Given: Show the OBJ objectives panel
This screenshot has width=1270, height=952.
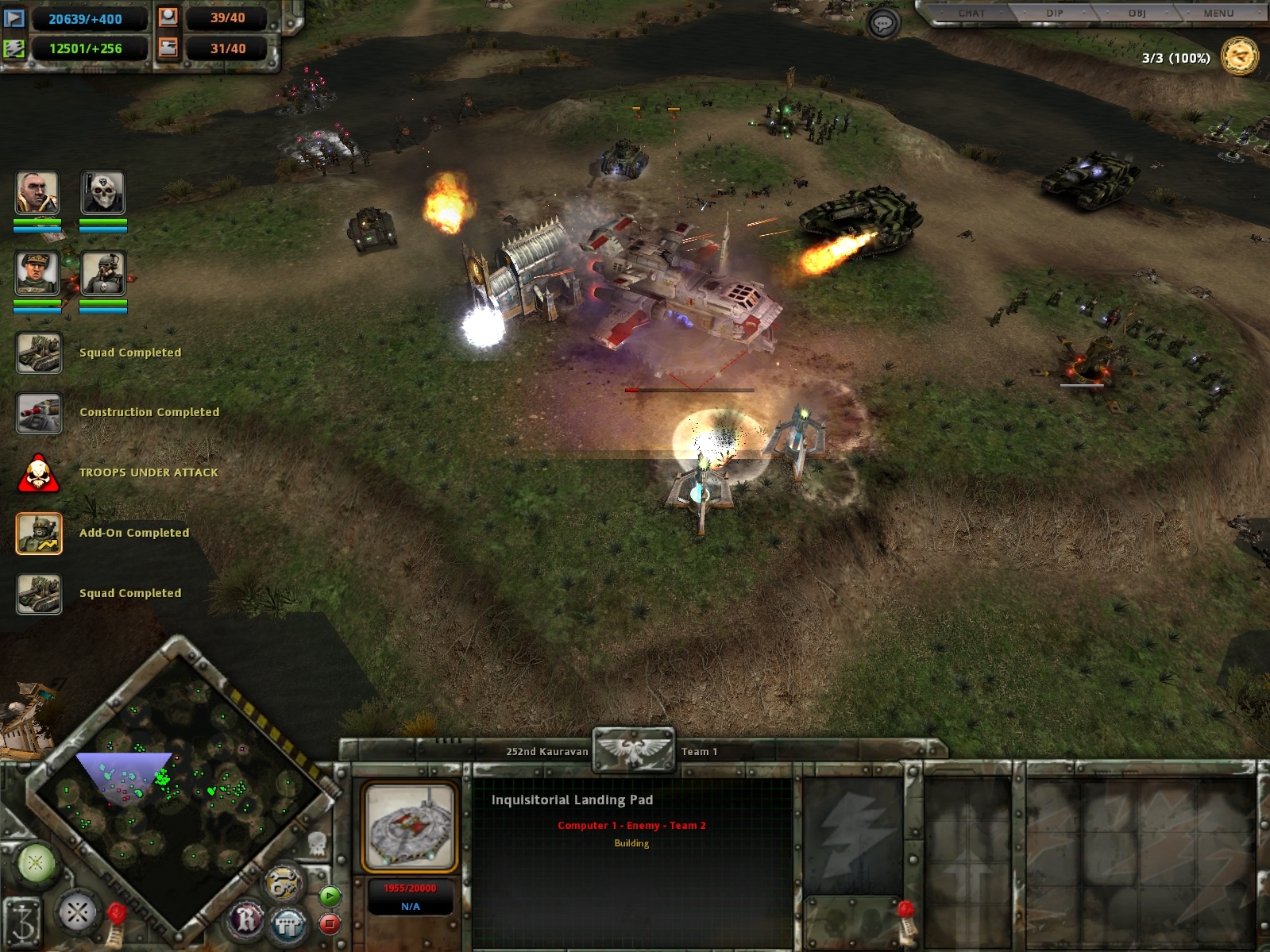Looking at the screenshot, I should [1137, 13].
